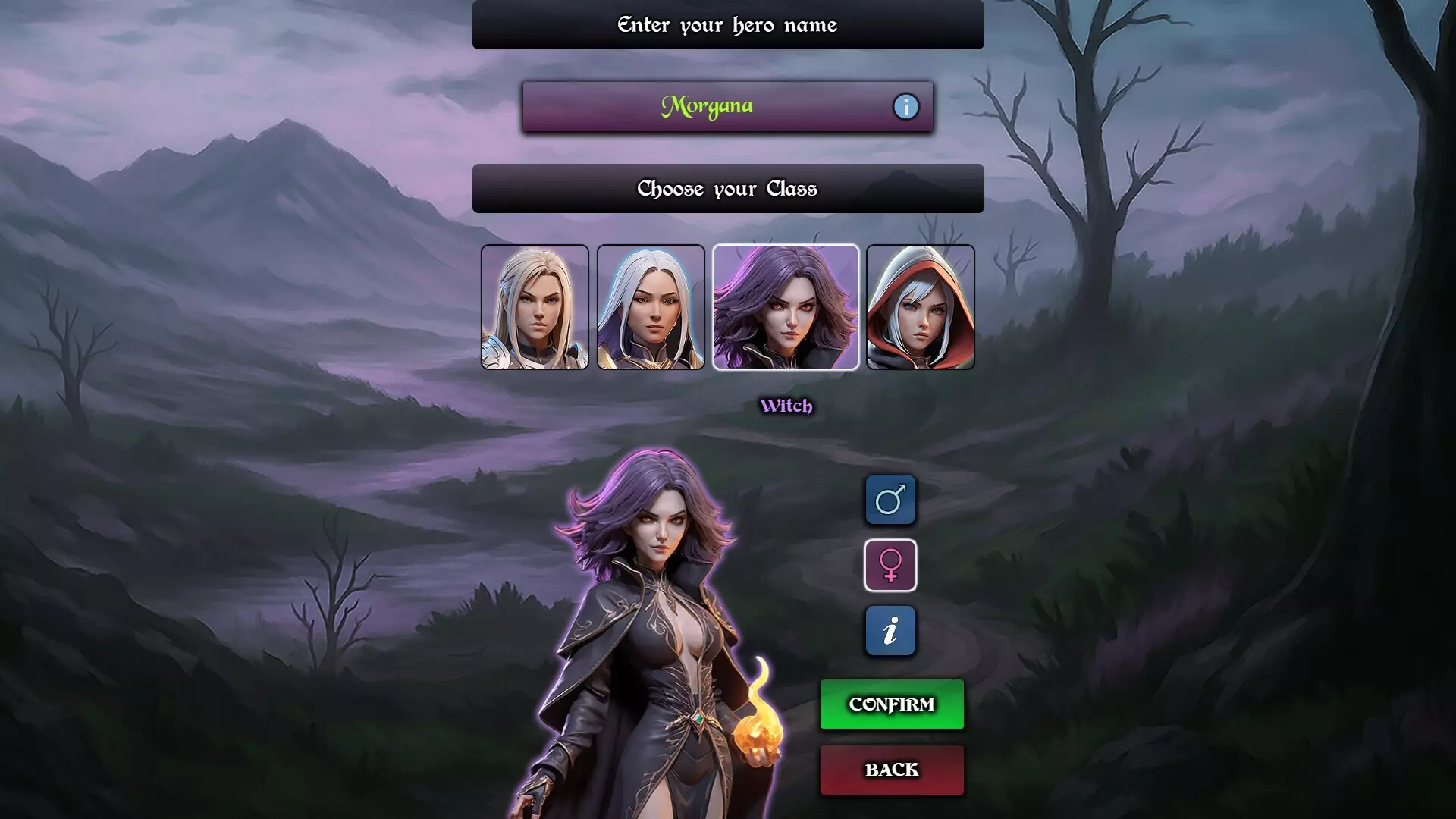Select the female gender symbol icon
The height and width of the screenshot is (819, 1456).
coord(891,565)
